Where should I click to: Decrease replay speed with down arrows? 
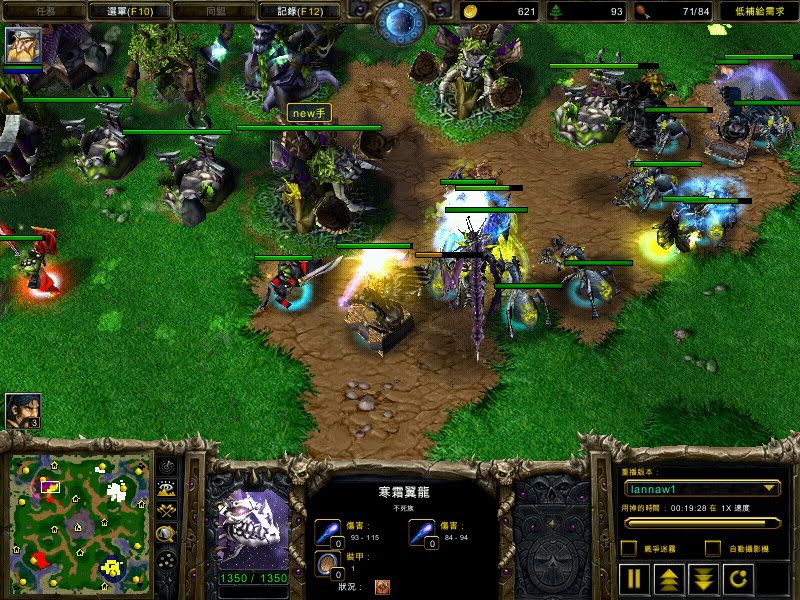703,578
